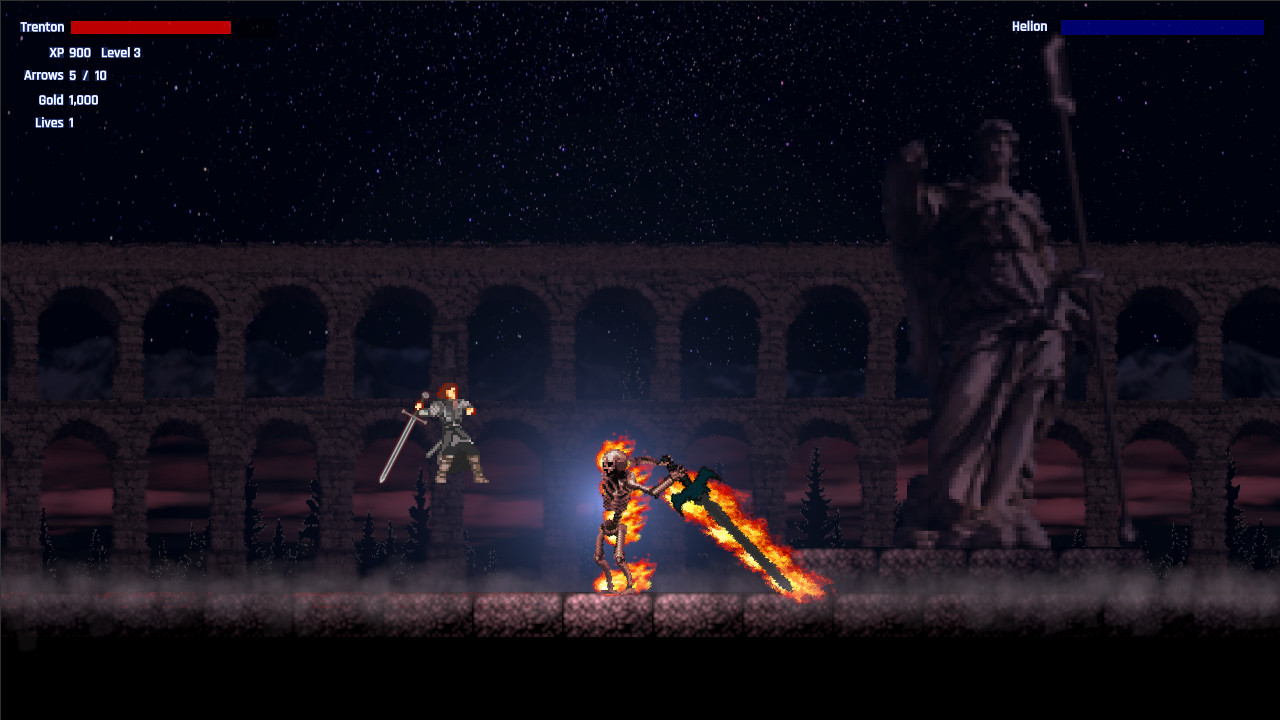The width and height of the screenshot is (1280, 720).
Task: Click Hellon's name label
Action: (x=1031, y=27)
